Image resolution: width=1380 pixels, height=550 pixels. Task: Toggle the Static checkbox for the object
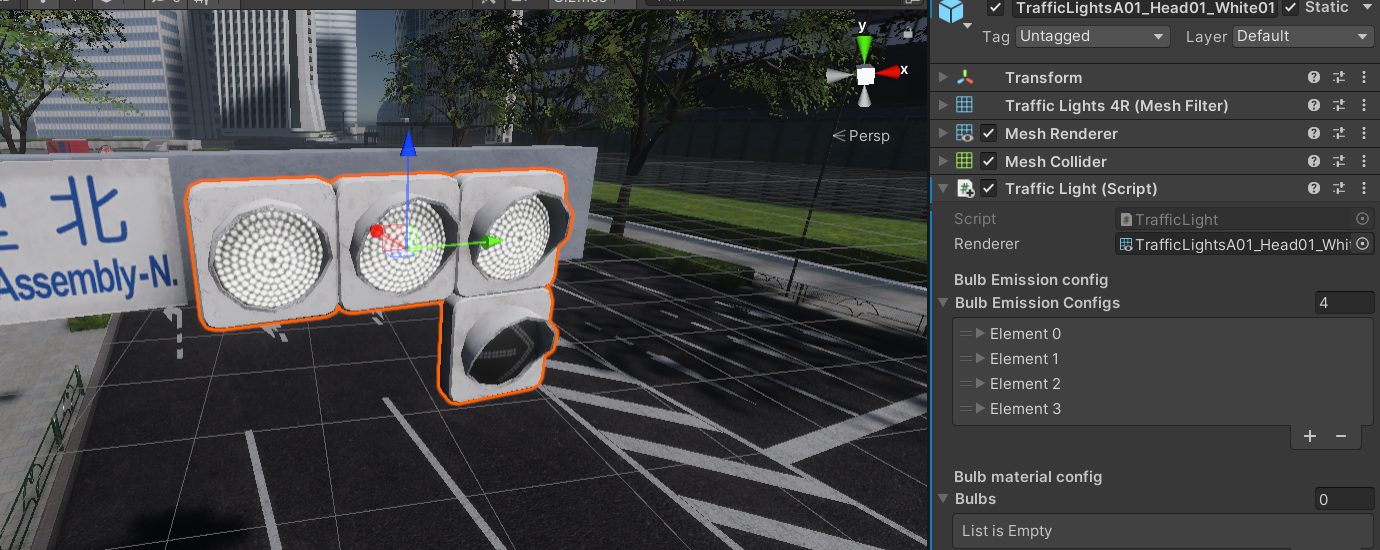[x=1291, y=8]
